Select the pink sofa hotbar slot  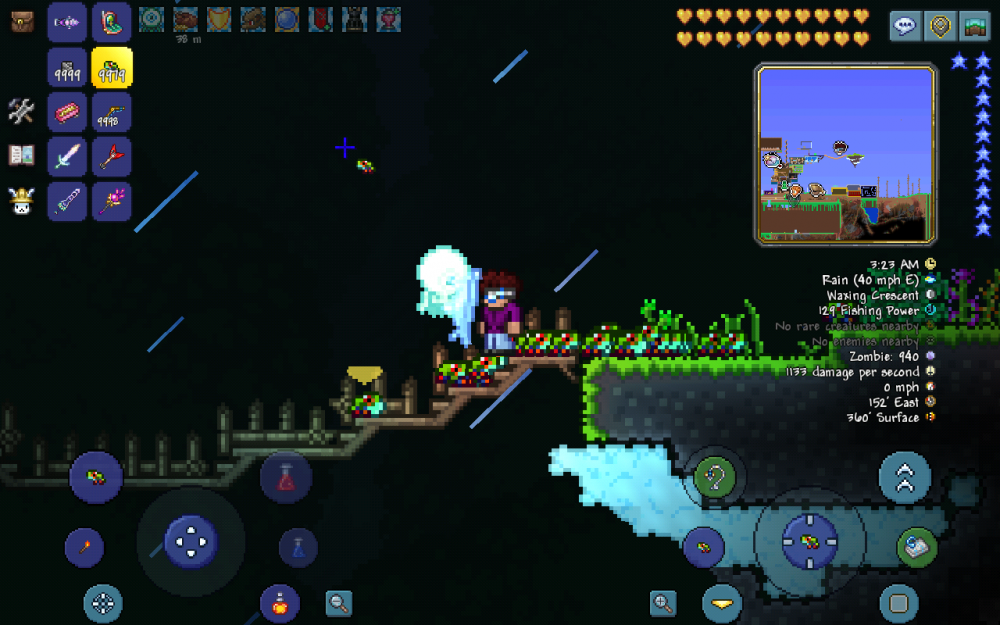(67, 113)
